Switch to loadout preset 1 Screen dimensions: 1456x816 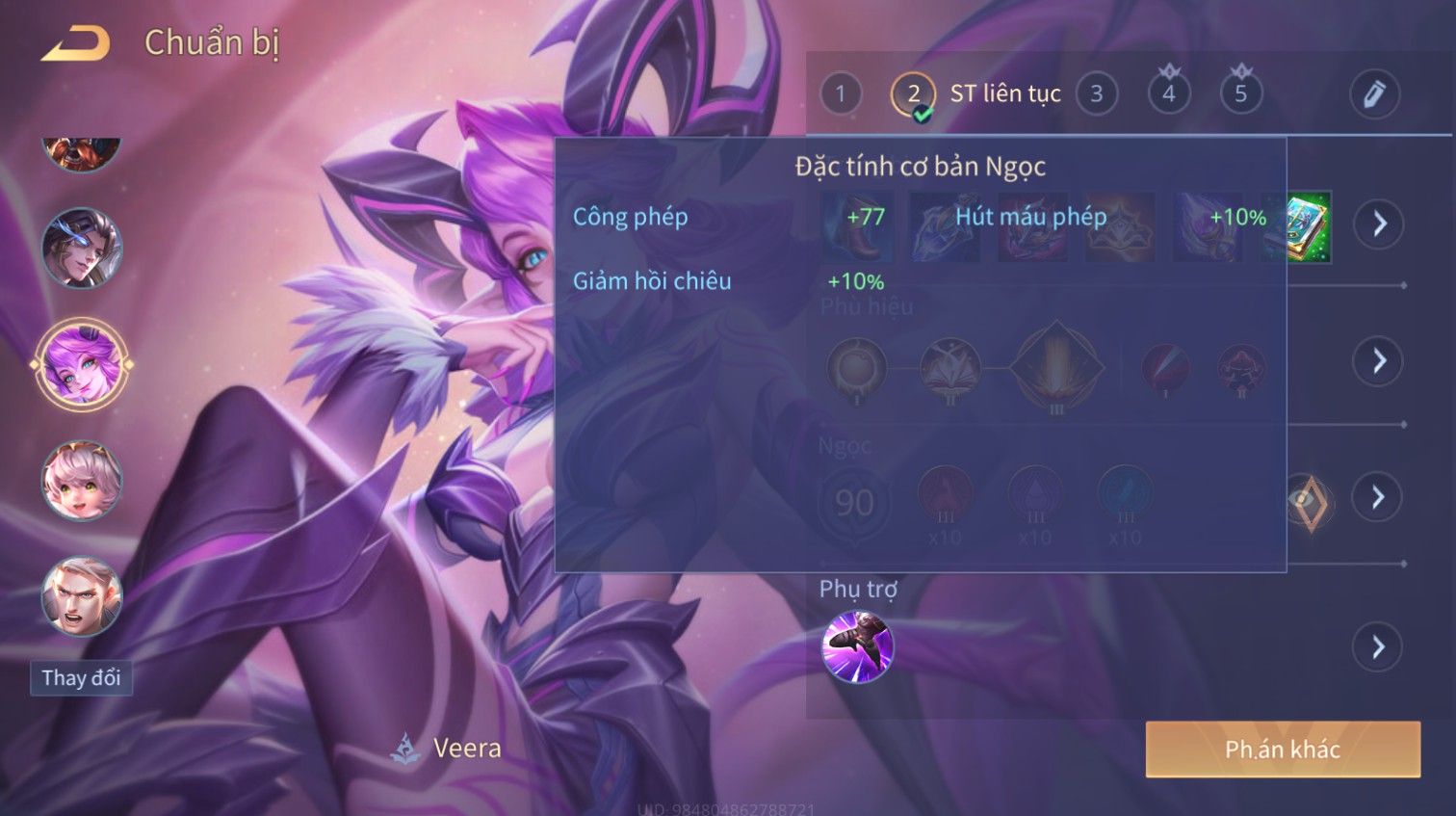point(840,94)
